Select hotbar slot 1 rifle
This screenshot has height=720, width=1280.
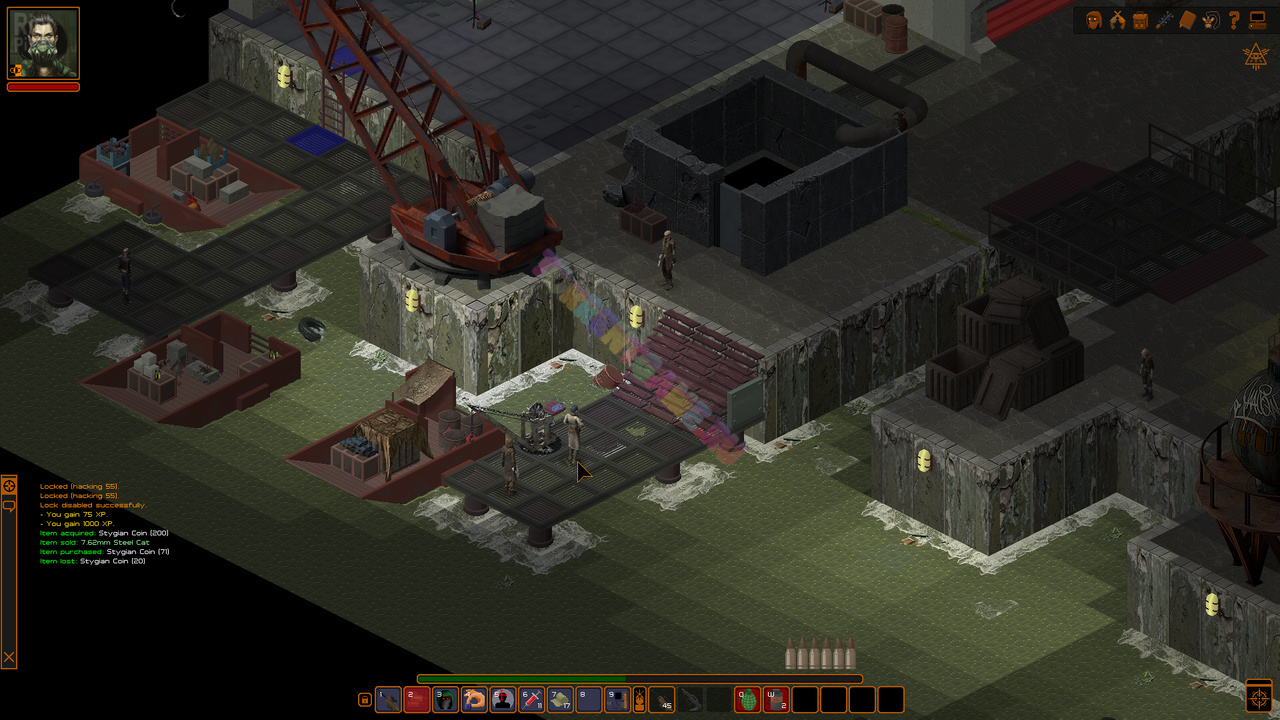pos(388,700)
